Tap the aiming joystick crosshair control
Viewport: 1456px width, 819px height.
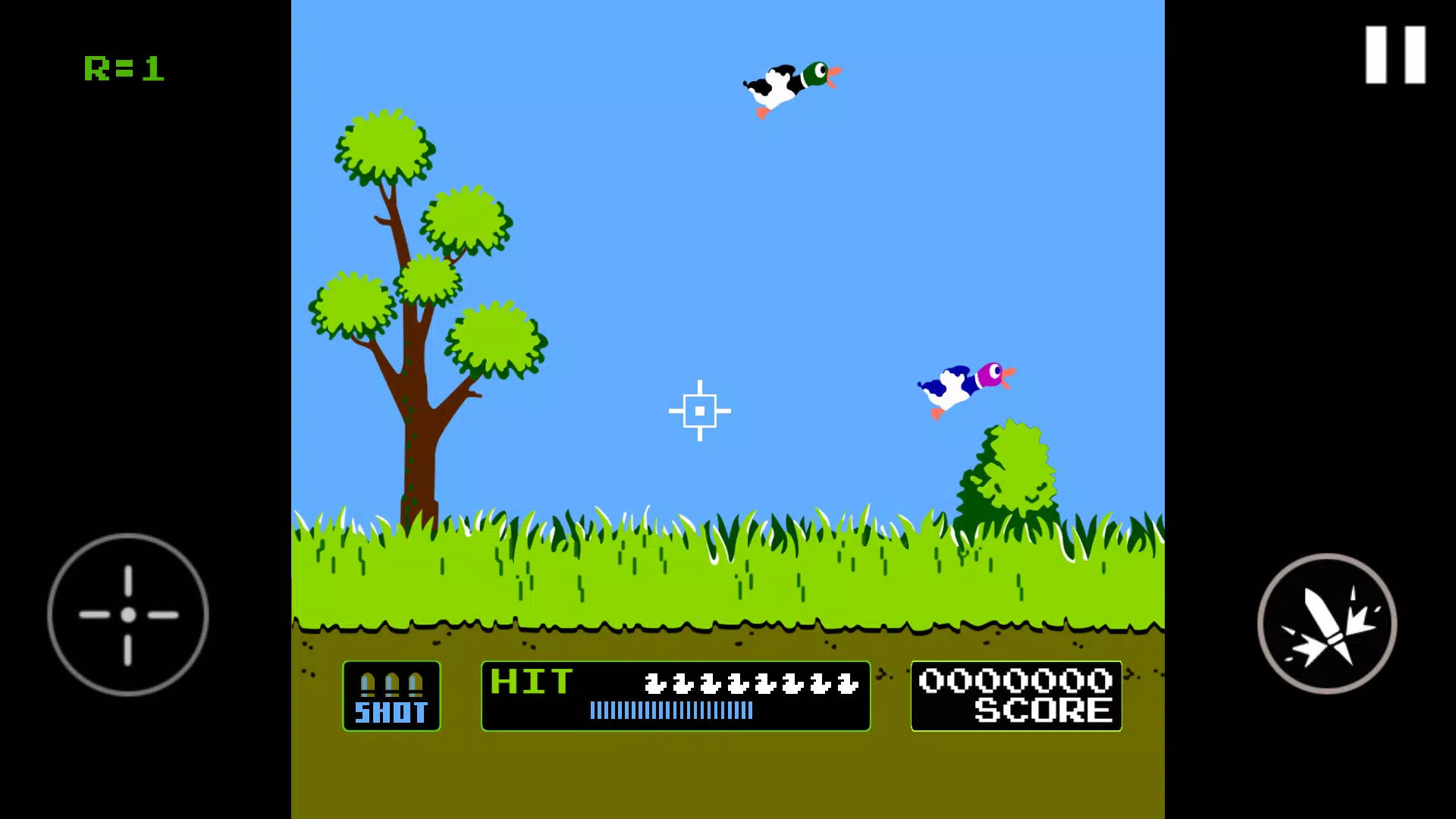(x=127, y=614)
